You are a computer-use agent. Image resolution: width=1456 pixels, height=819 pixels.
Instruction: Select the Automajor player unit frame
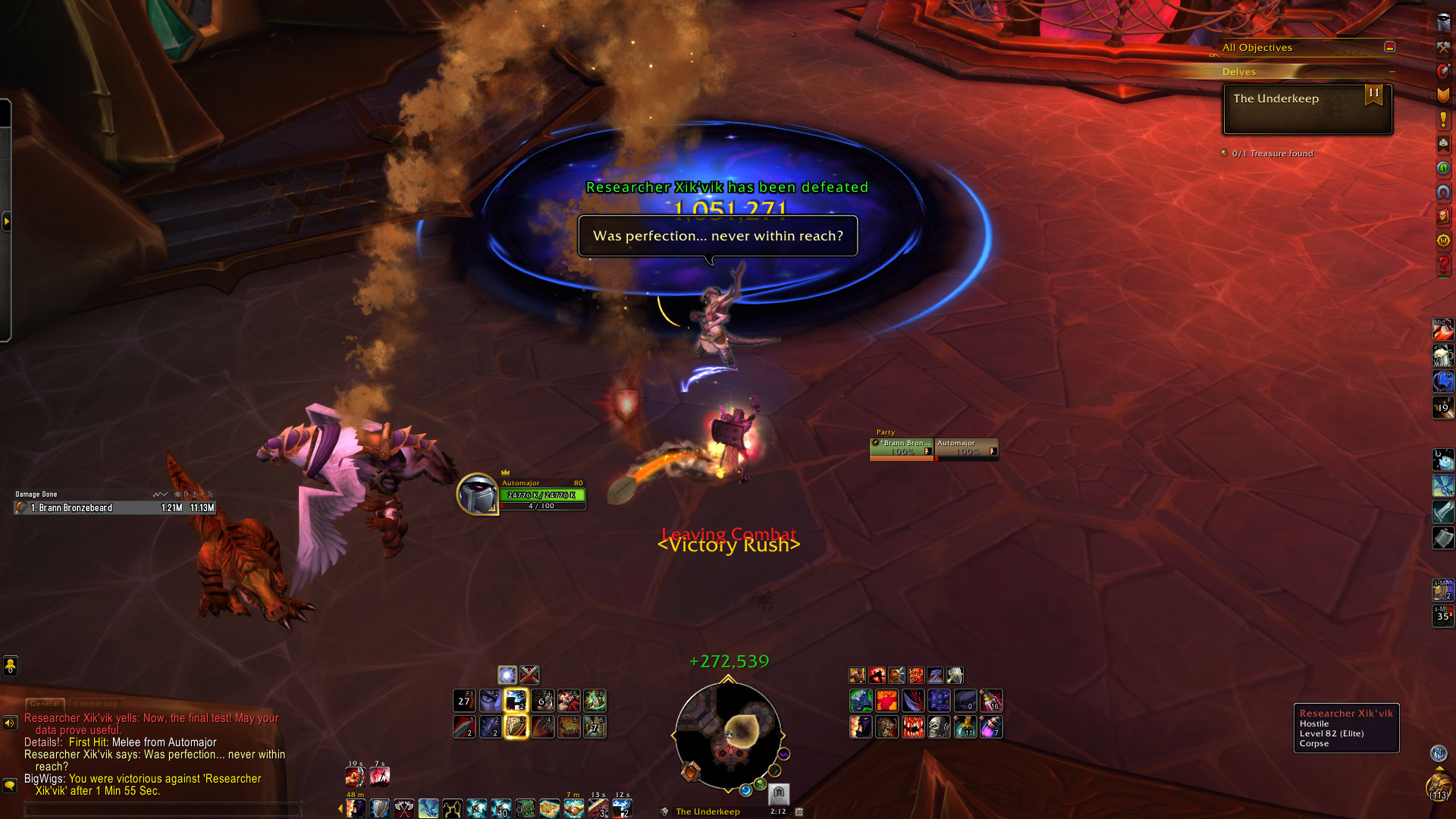pos(541,494)
